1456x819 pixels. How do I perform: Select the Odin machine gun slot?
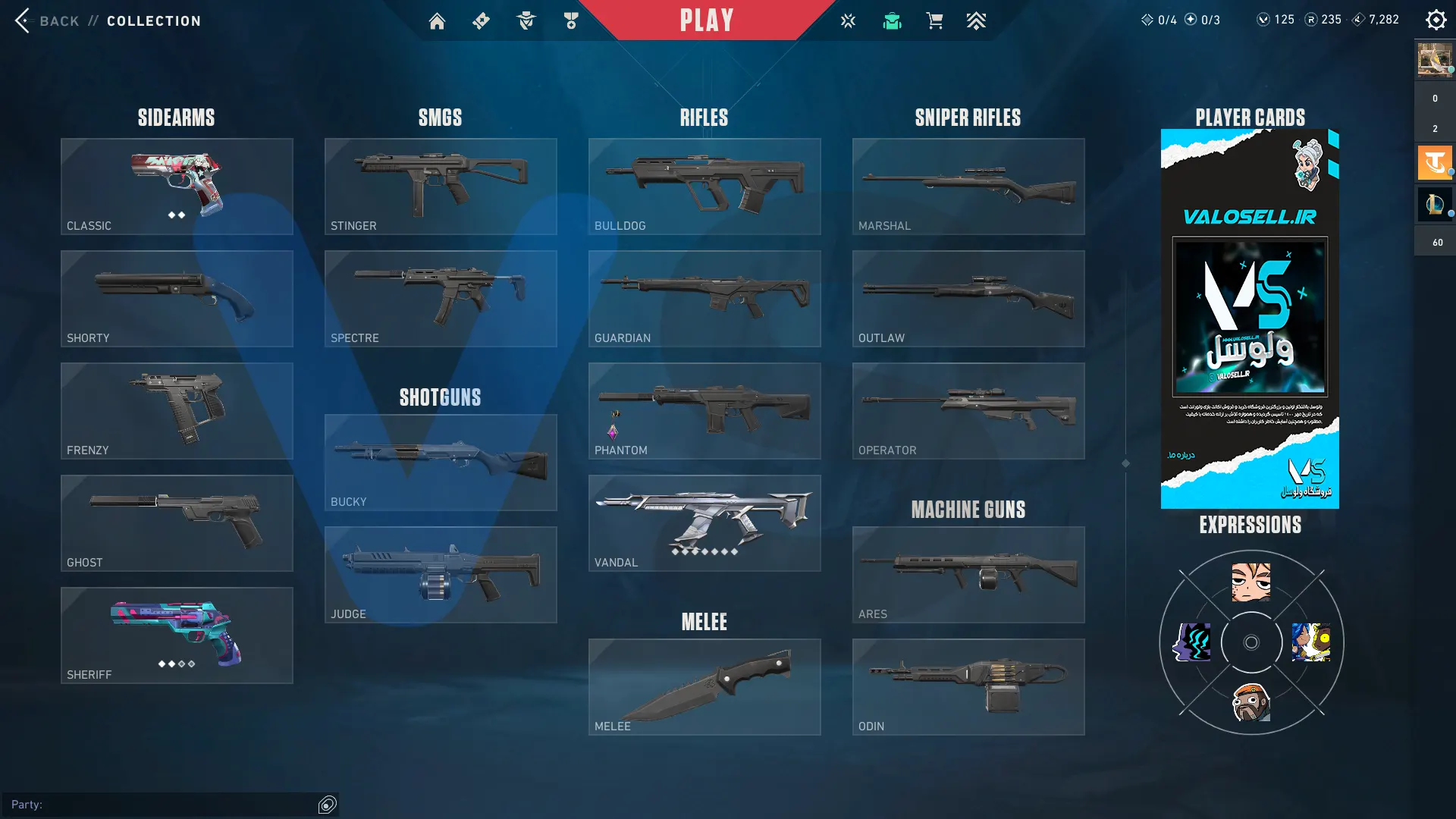click(968, 687)
